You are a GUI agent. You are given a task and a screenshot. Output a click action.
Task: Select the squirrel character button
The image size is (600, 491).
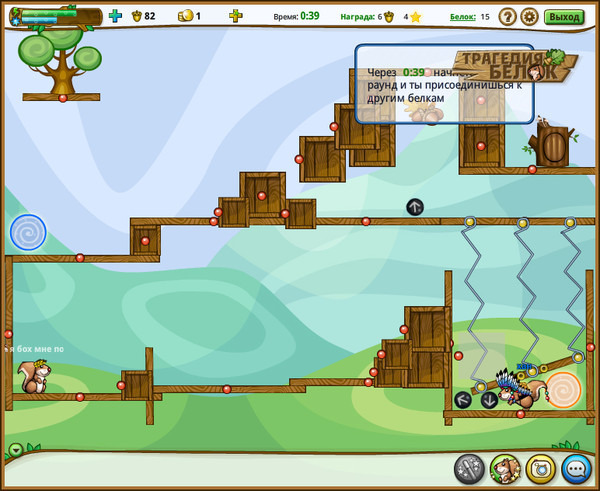[505, 468]
